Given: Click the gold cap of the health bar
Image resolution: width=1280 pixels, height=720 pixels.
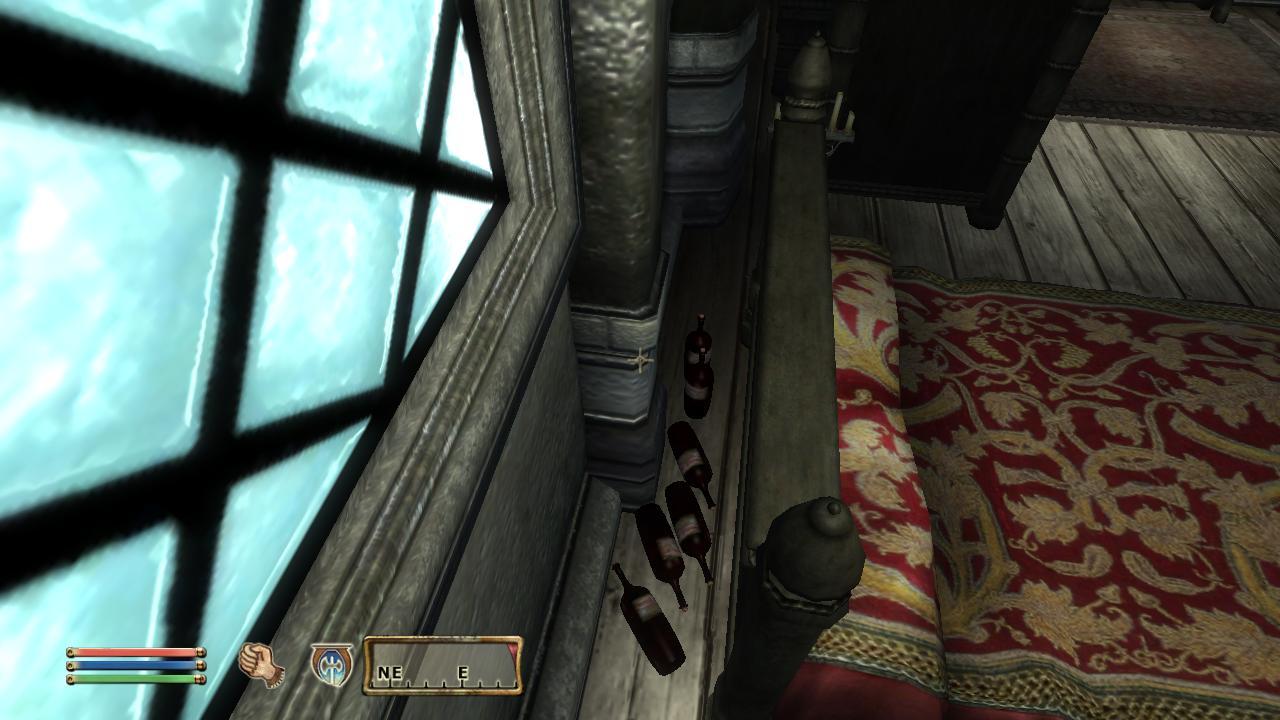Looking at the screenshot, I should point(201,652).
